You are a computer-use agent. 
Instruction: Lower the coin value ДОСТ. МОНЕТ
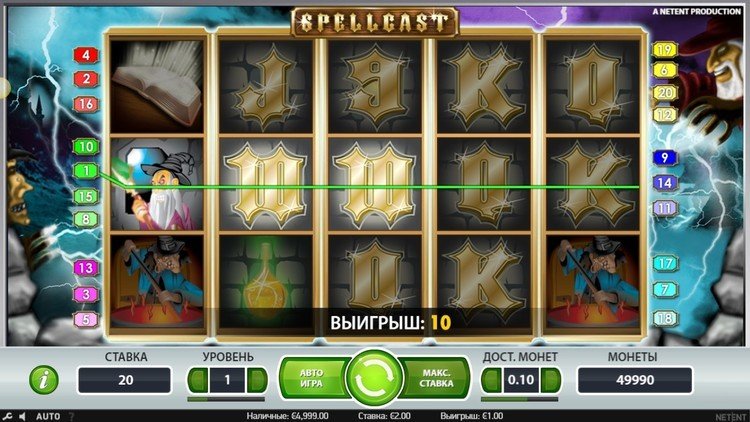coord(491,380)
